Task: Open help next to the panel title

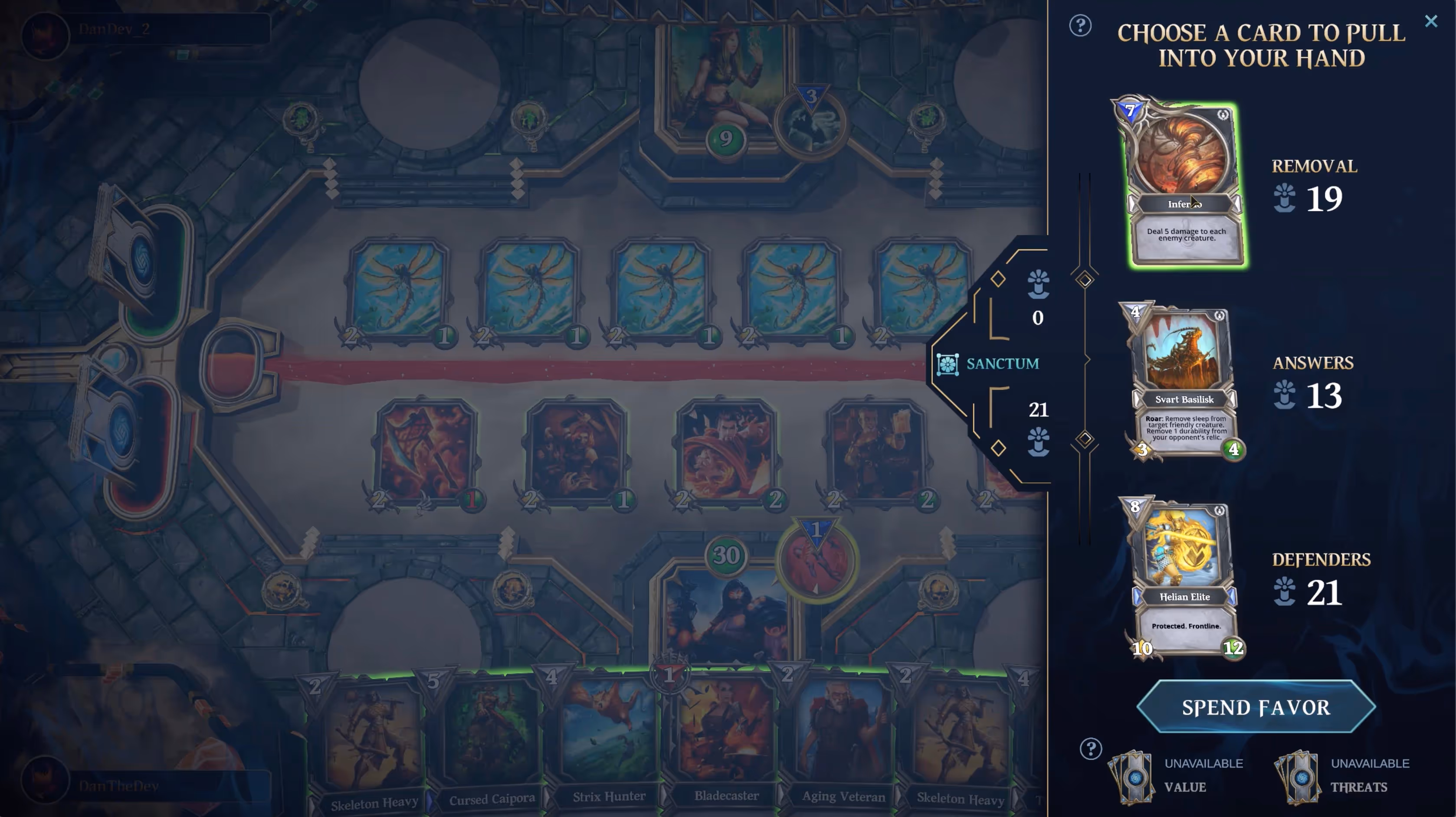Action: 1080,26
